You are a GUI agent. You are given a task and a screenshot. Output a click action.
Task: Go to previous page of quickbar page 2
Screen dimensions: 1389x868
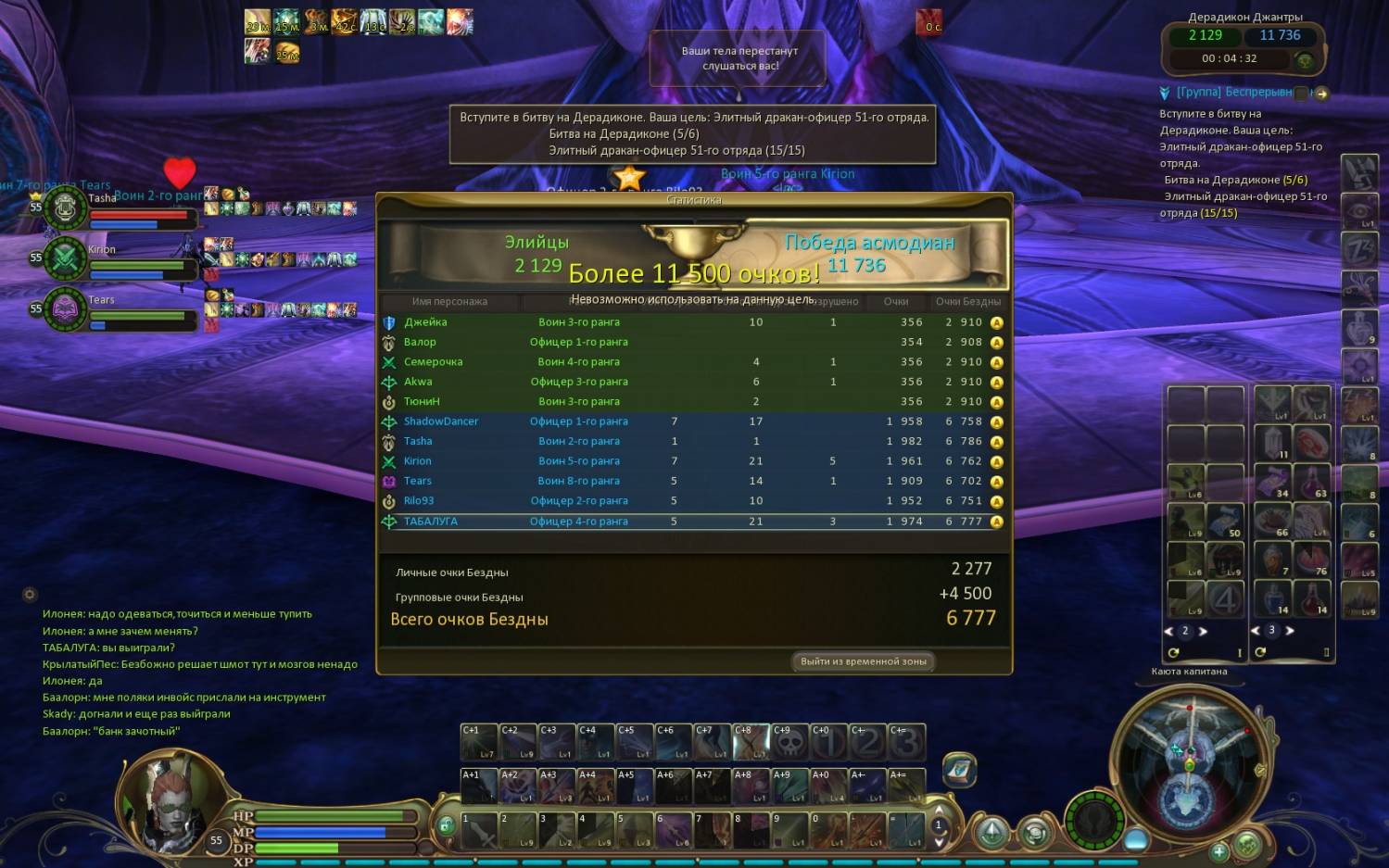coord(1168,631)
